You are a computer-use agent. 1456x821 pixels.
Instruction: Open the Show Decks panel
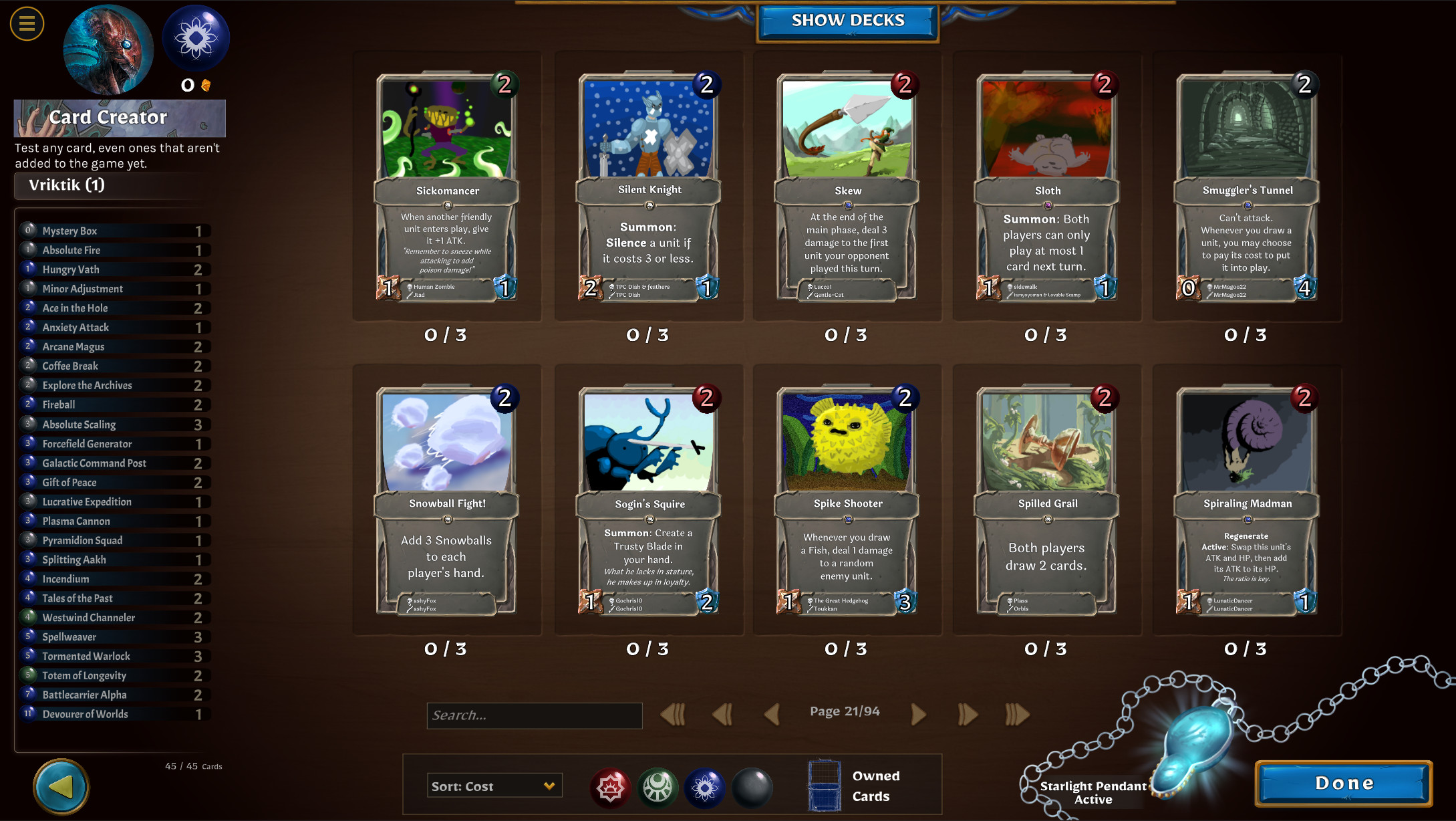pyautogui.click(x=847, y=20)
